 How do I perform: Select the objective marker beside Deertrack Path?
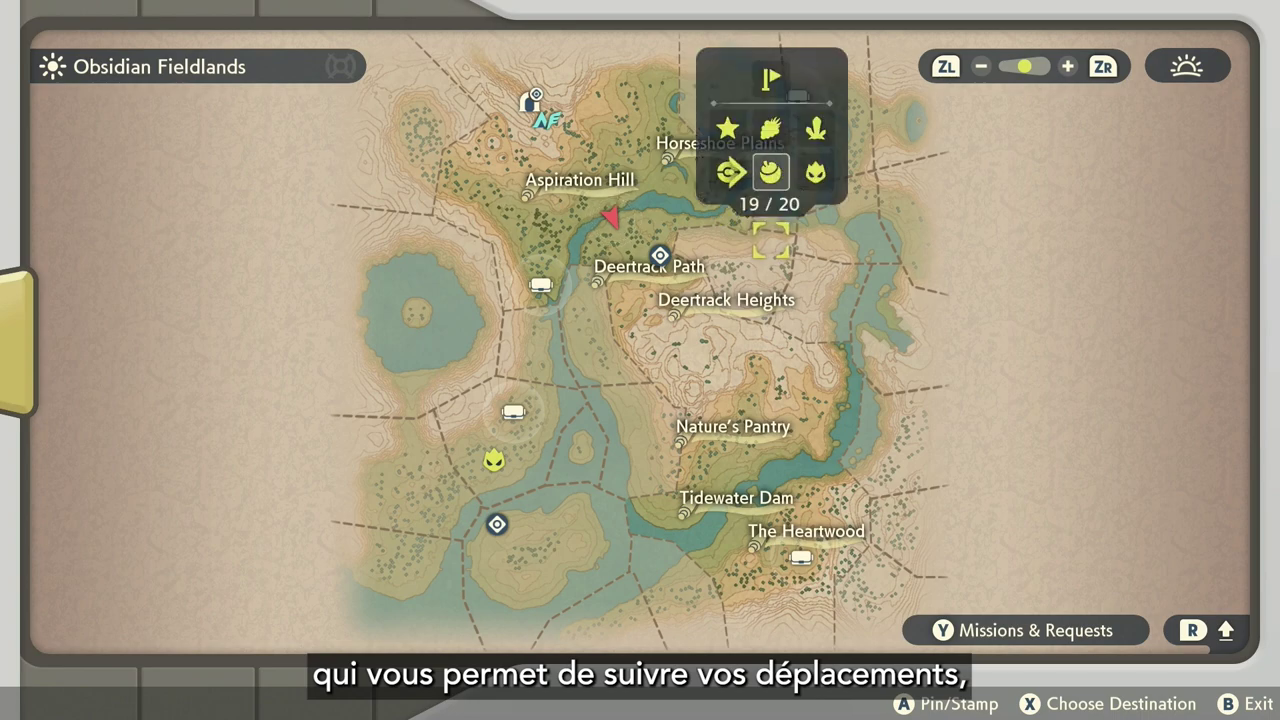660,255
